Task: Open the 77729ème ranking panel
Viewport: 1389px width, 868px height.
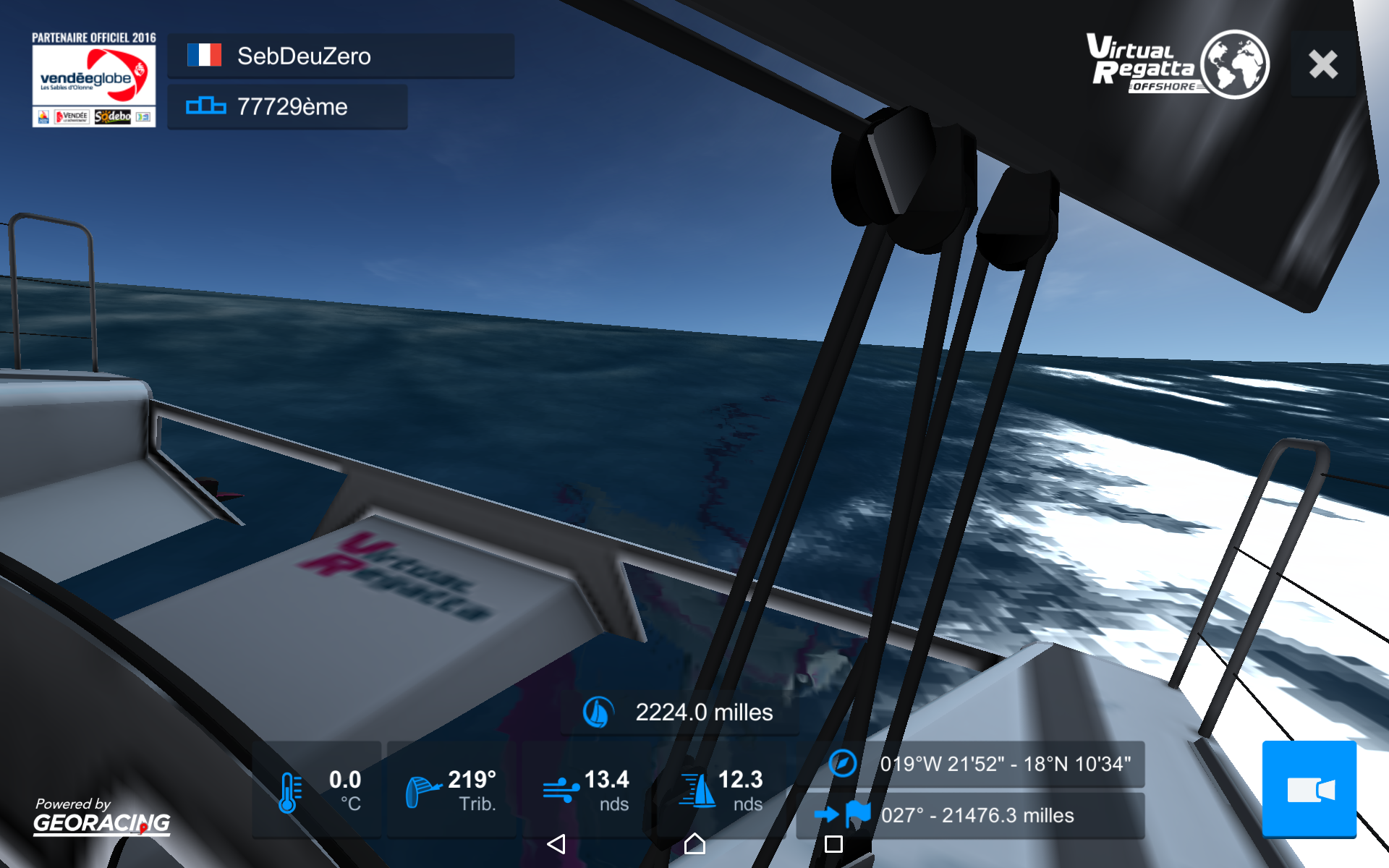Action: pos(287,107)
